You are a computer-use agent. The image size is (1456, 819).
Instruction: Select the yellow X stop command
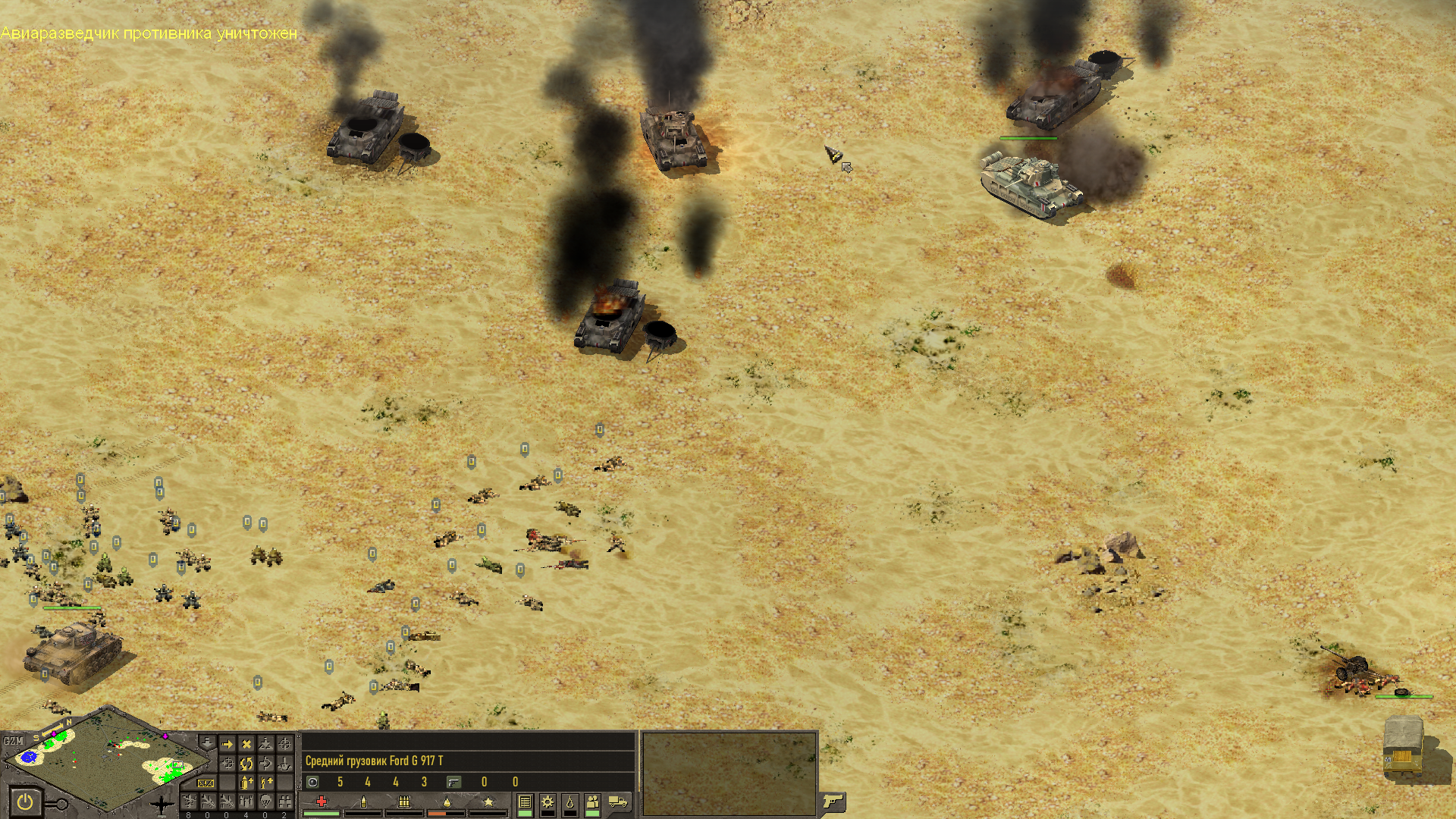pos(246,745)
